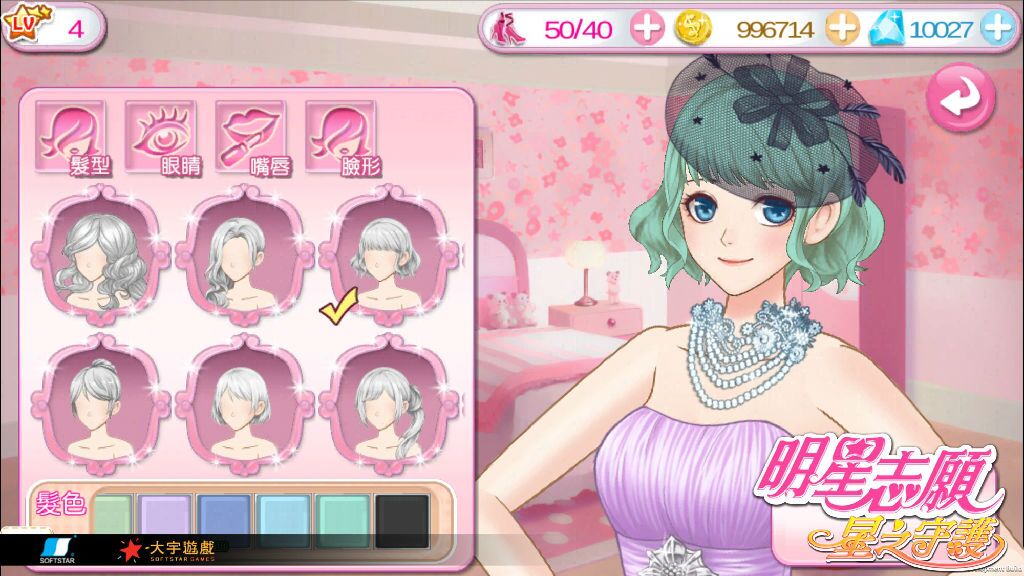
Task: Pick the sky blue hair color
Action: point(284,518)
